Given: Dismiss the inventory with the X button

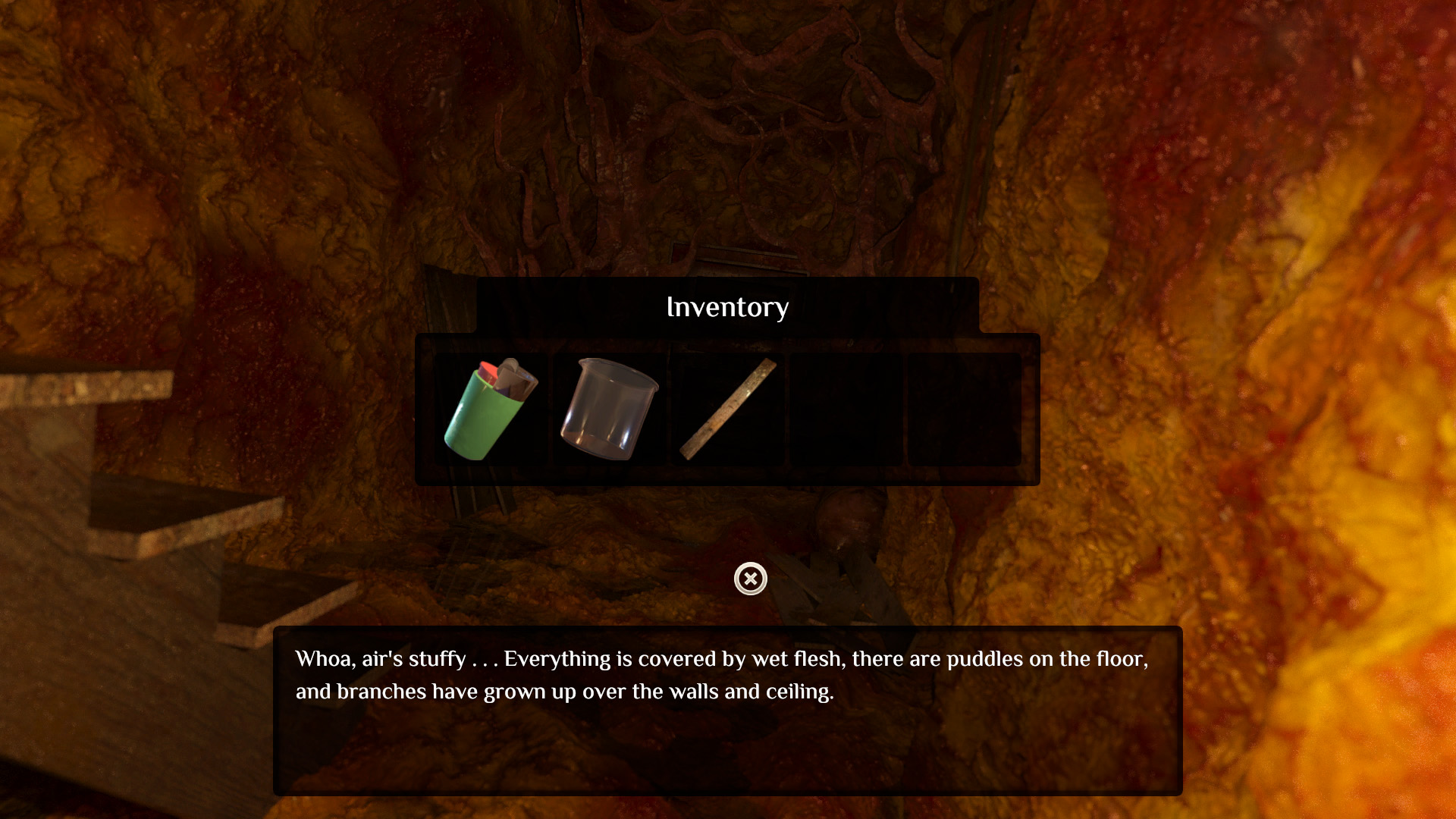Looking at the screenshot, I should tap(749, 579).
